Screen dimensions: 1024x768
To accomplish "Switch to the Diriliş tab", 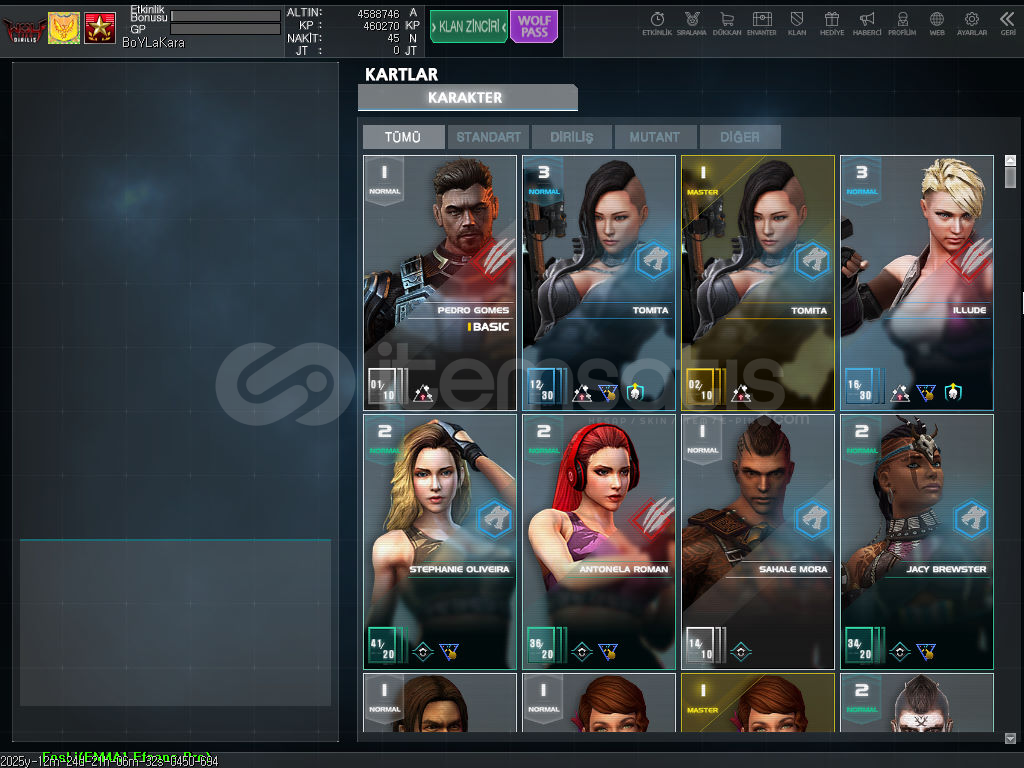I will click(572, 137).
